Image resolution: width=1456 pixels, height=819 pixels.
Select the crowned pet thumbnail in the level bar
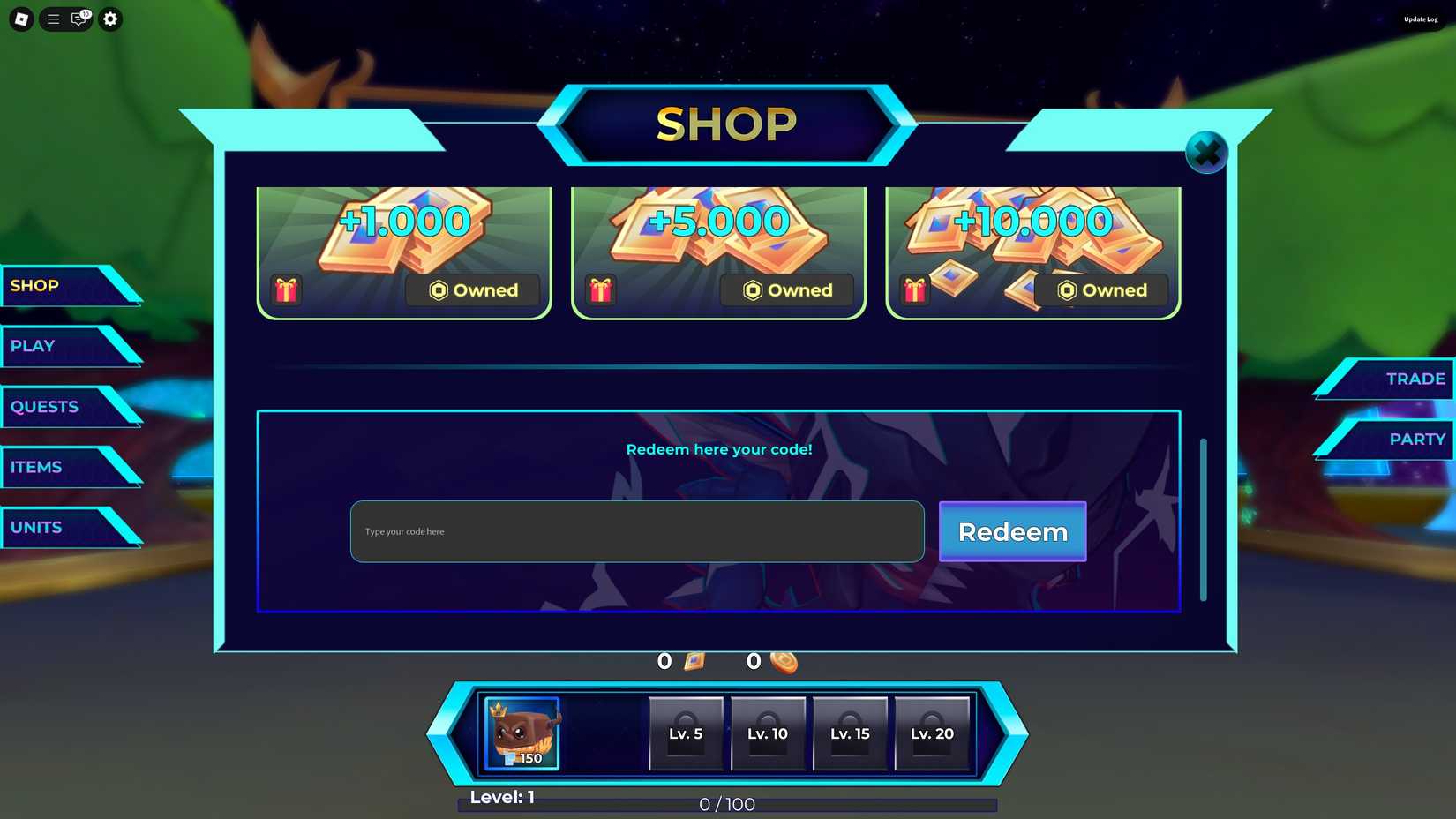pos(521,733)
